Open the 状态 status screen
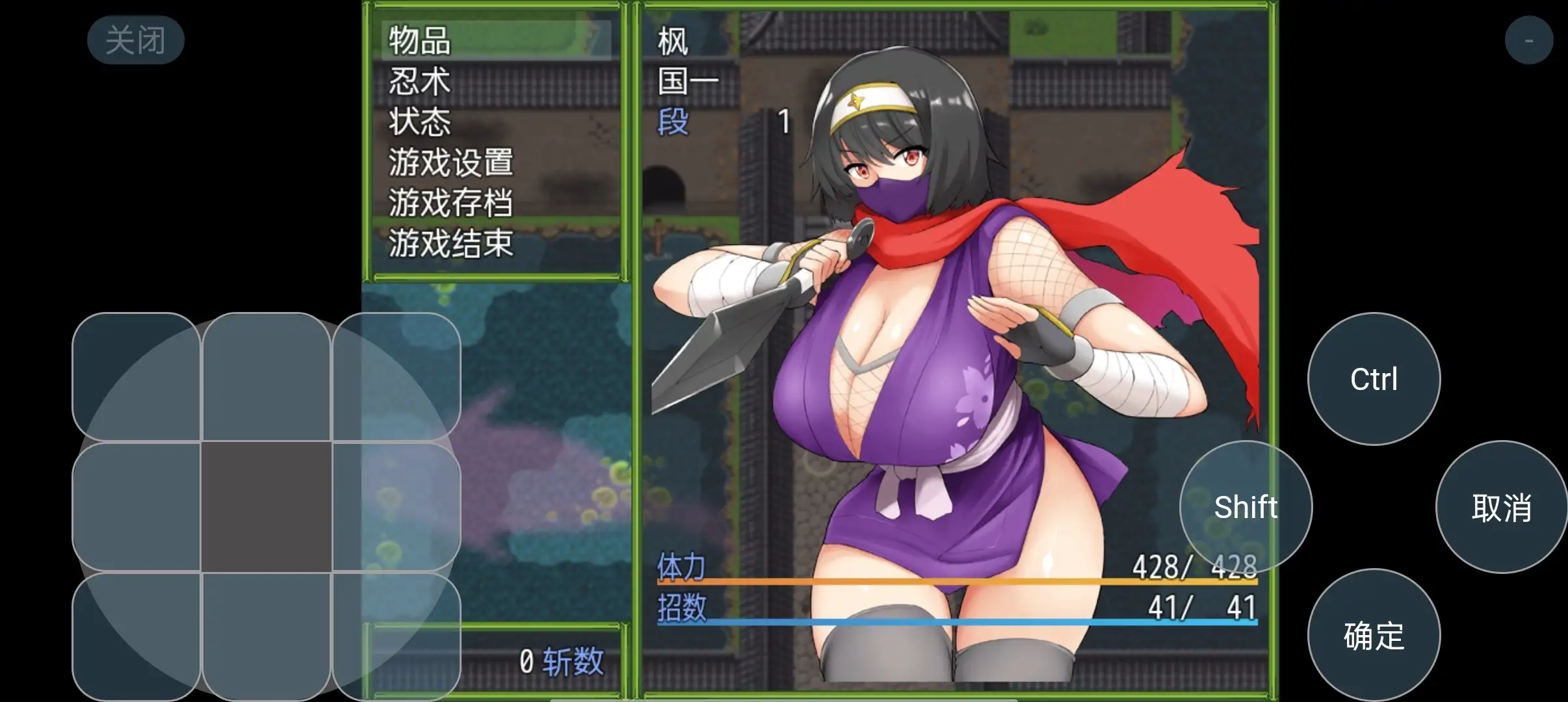The image size is (1568, 702). [x=419, y=123]
